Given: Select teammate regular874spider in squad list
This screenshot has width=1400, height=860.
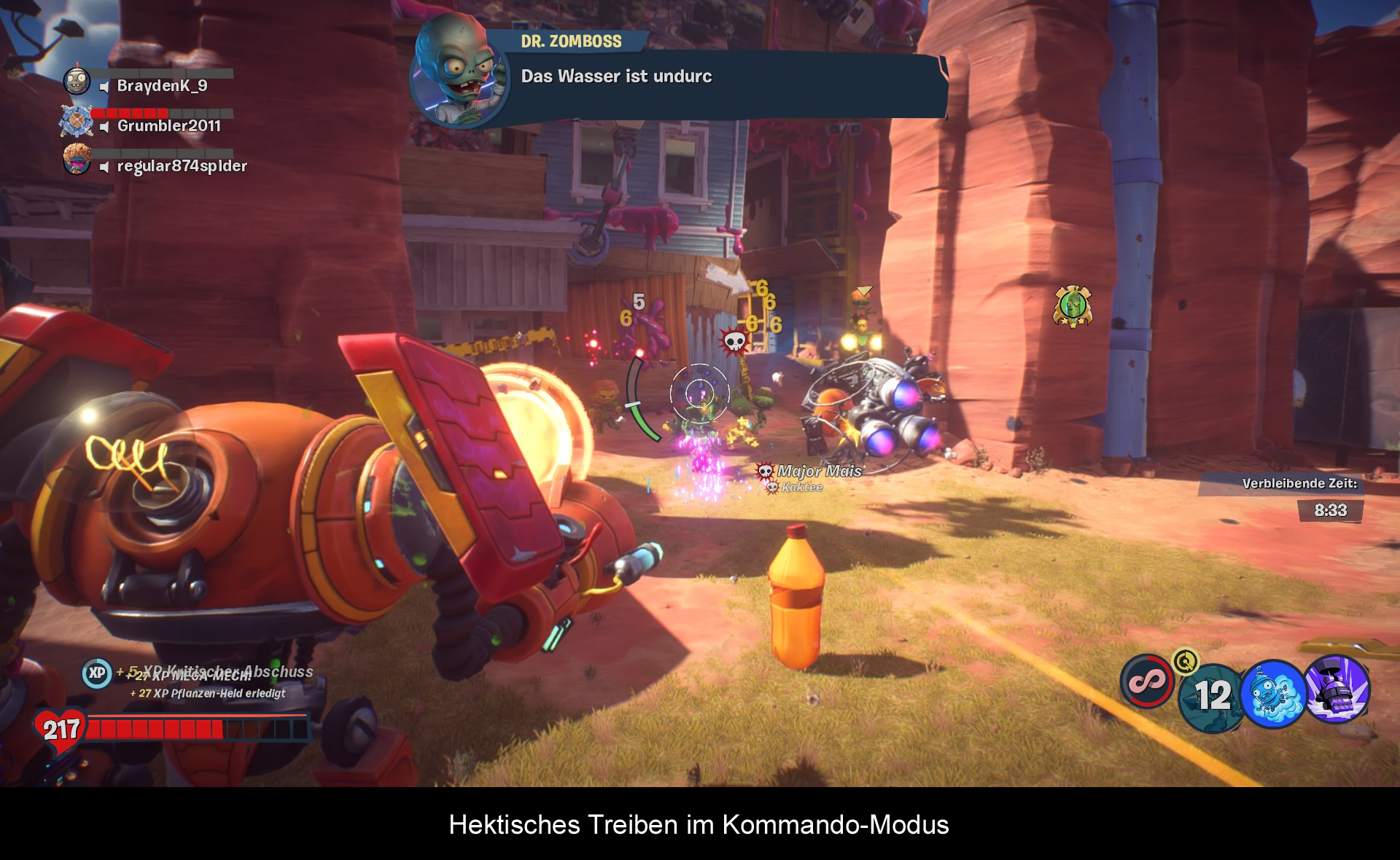Looking at the screenshot, I should click(x=182, y=166).
